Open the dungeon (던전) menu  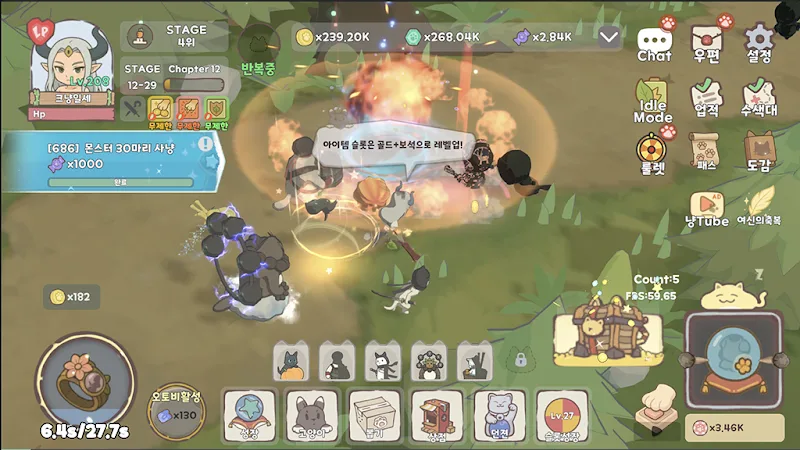(499, 415)
